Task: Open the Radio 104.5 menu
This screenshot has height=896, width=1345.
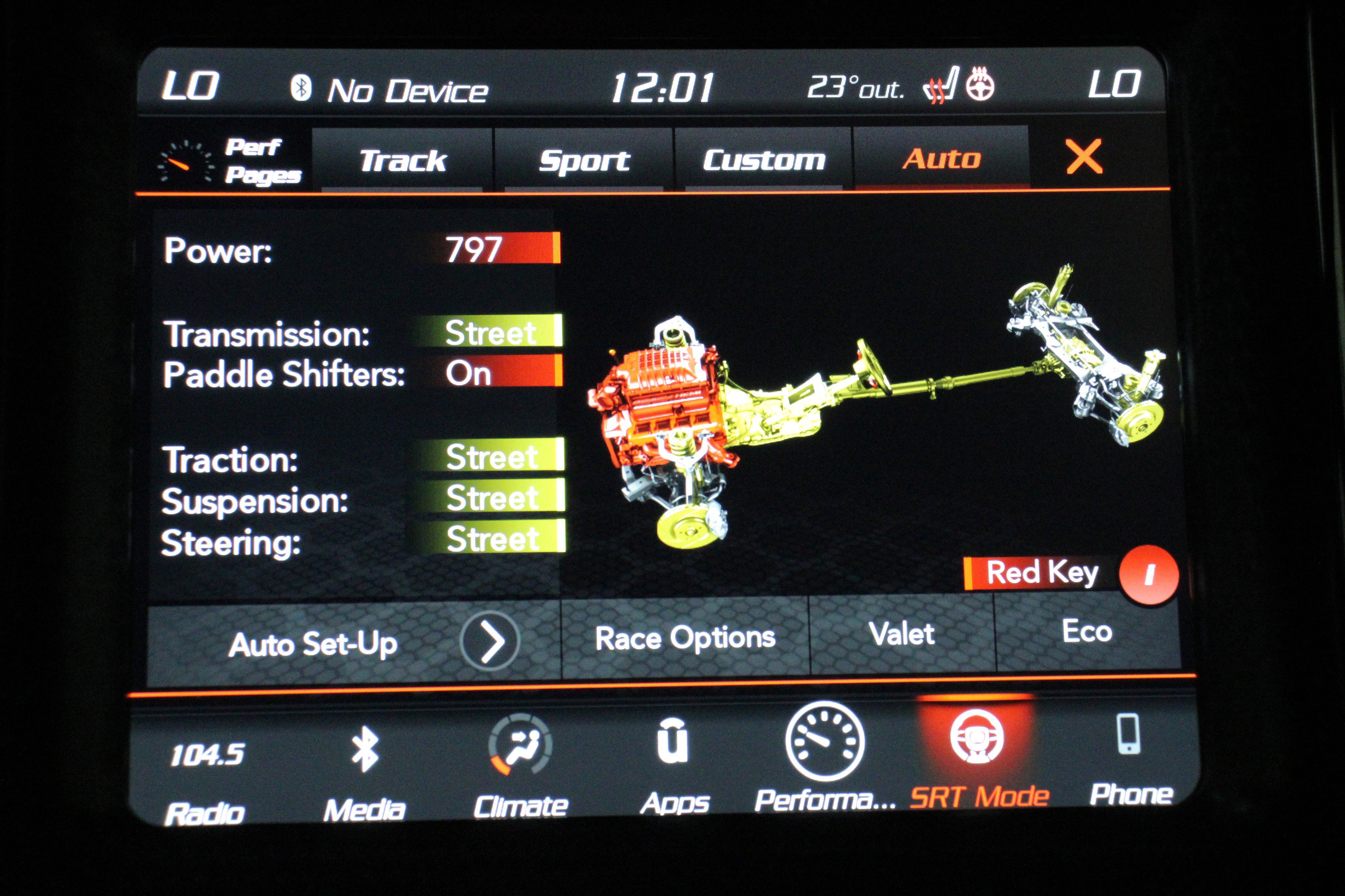Action: point(206,777)
